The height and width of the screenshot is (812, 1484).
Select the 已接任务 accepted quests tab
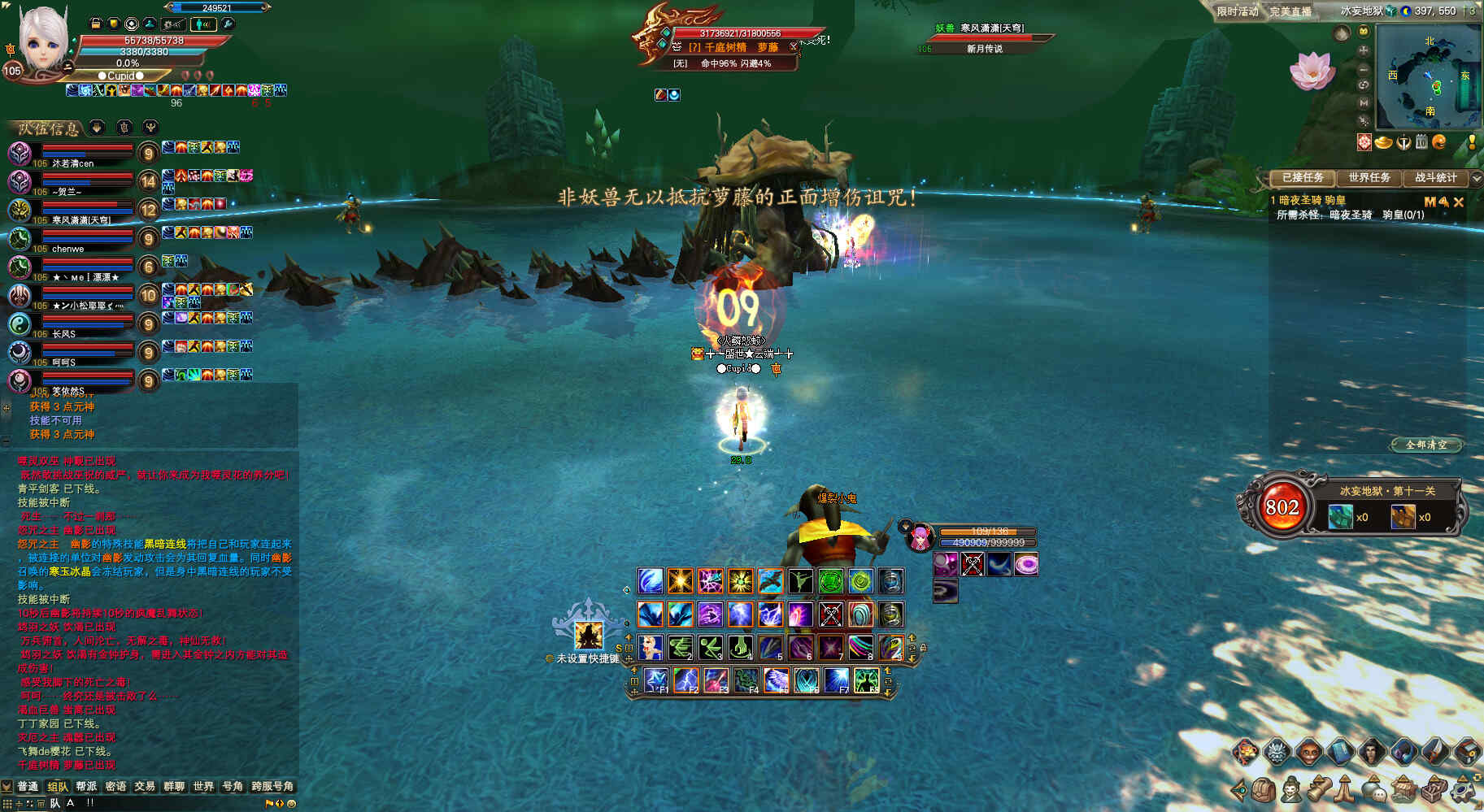pyautogui.click(x=1302, y=177)
